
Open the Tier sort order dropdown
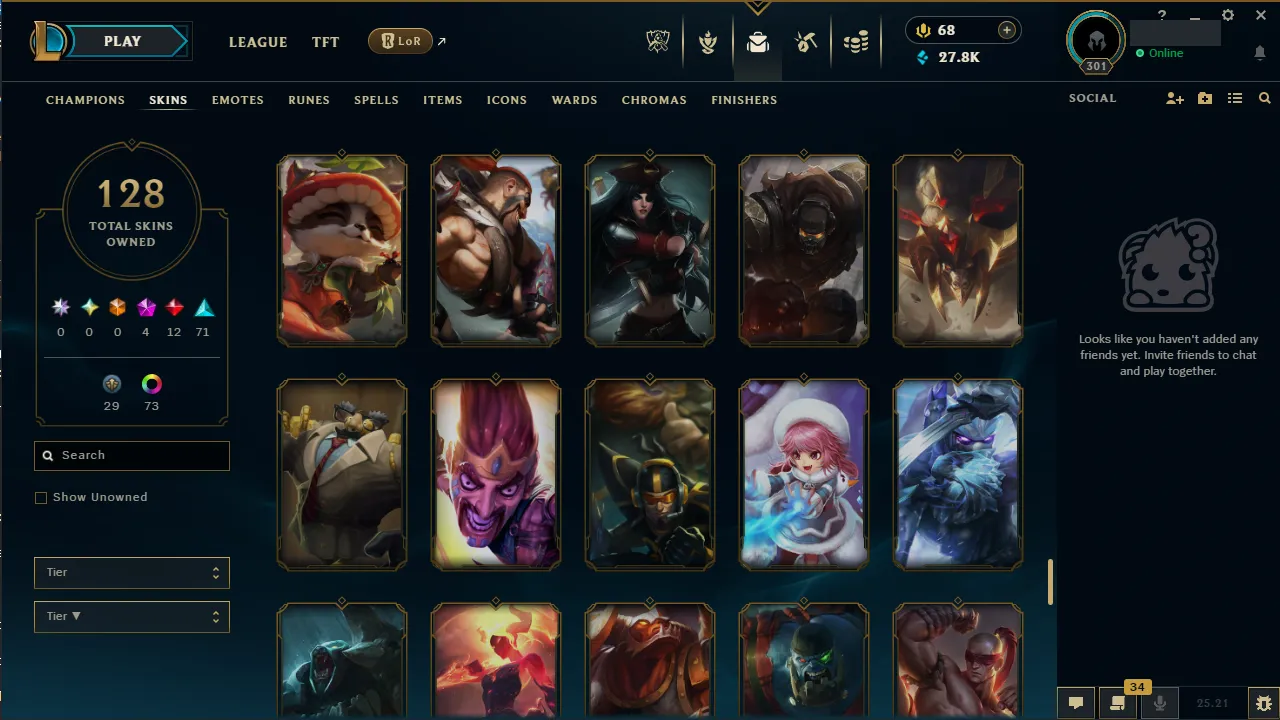tap(131, 616)
